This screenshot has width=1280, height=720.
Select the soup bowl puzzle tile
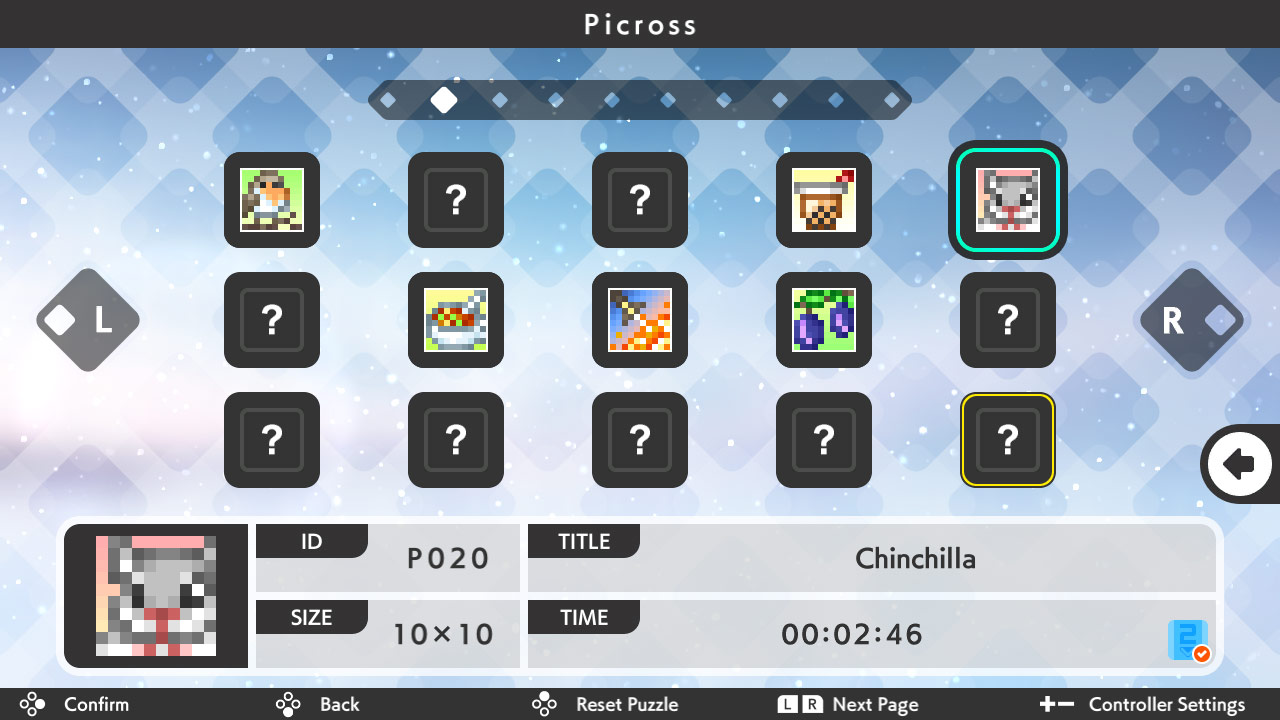point(456,320)
